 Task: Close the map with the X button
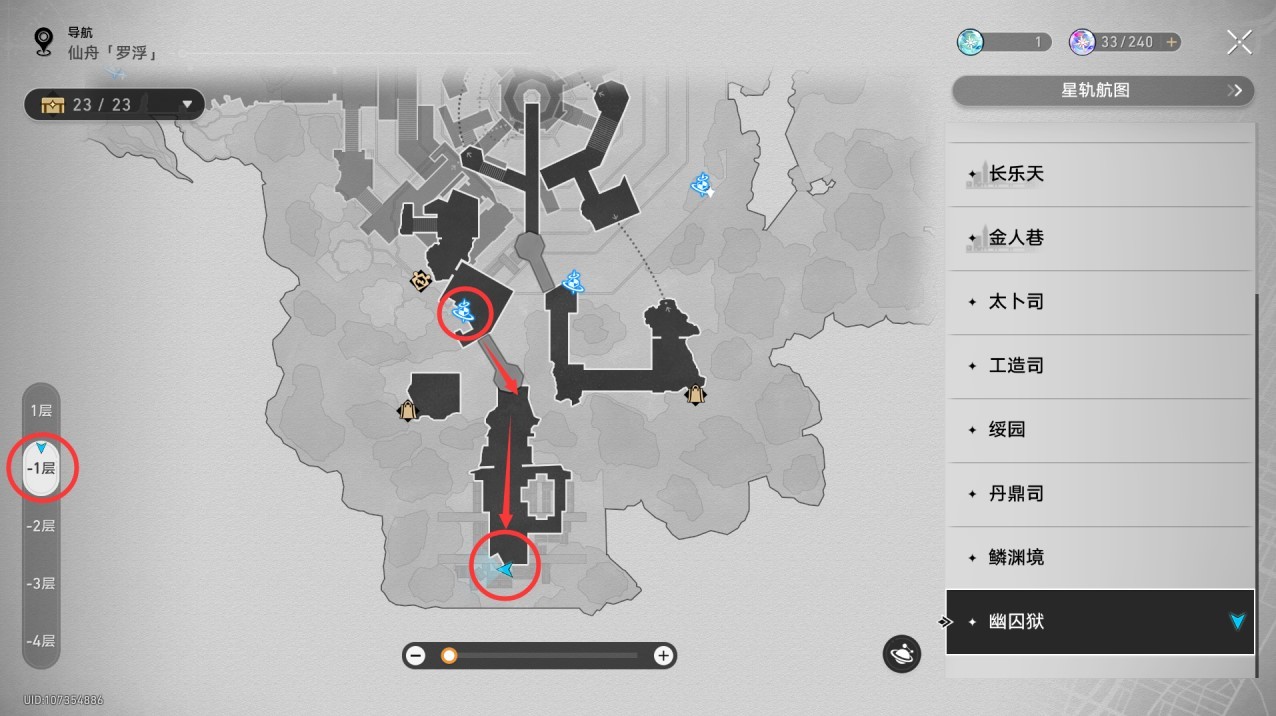(1239, 42)
